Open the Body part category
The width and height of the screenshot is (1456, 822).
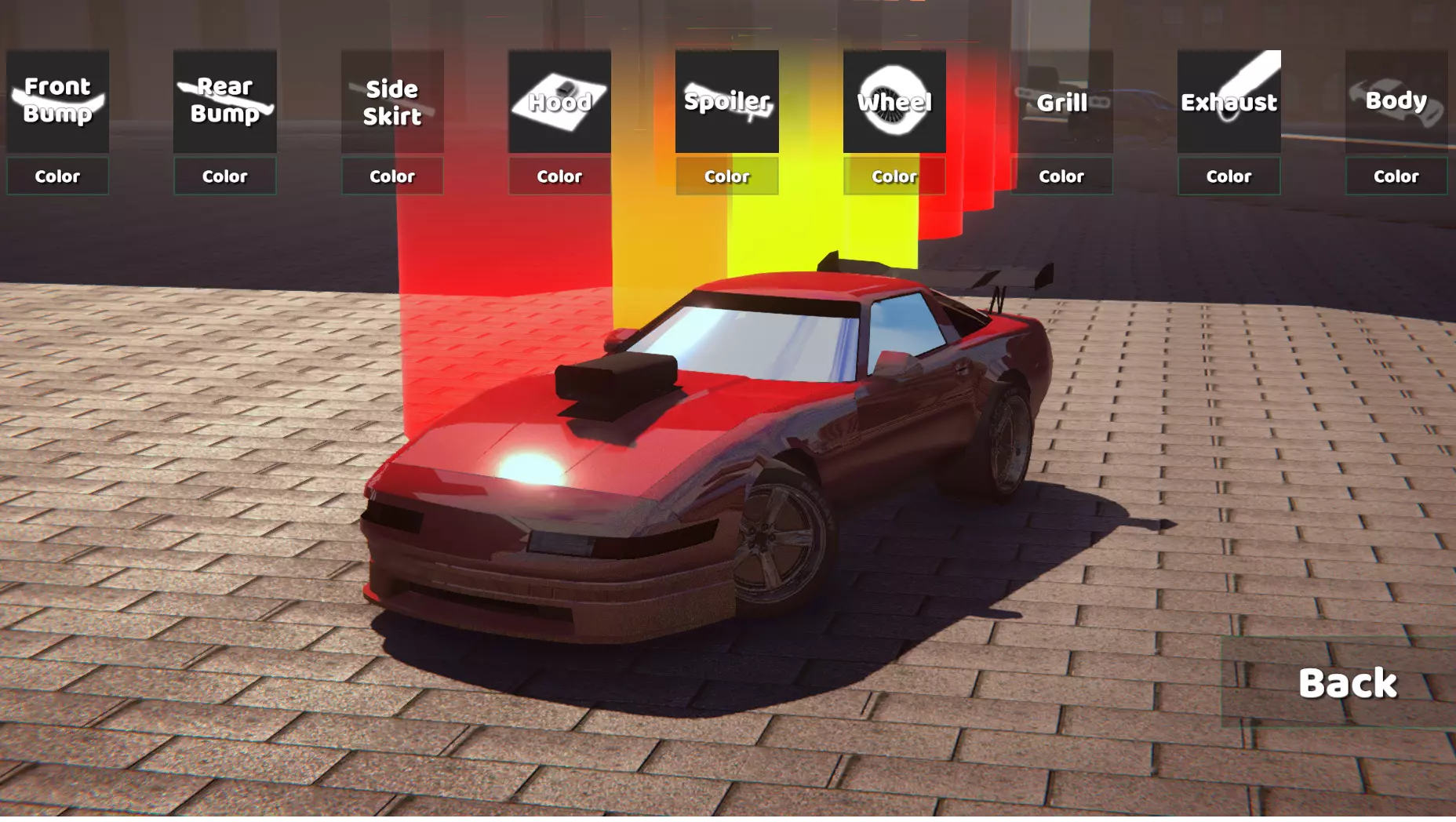(1396, 101)
